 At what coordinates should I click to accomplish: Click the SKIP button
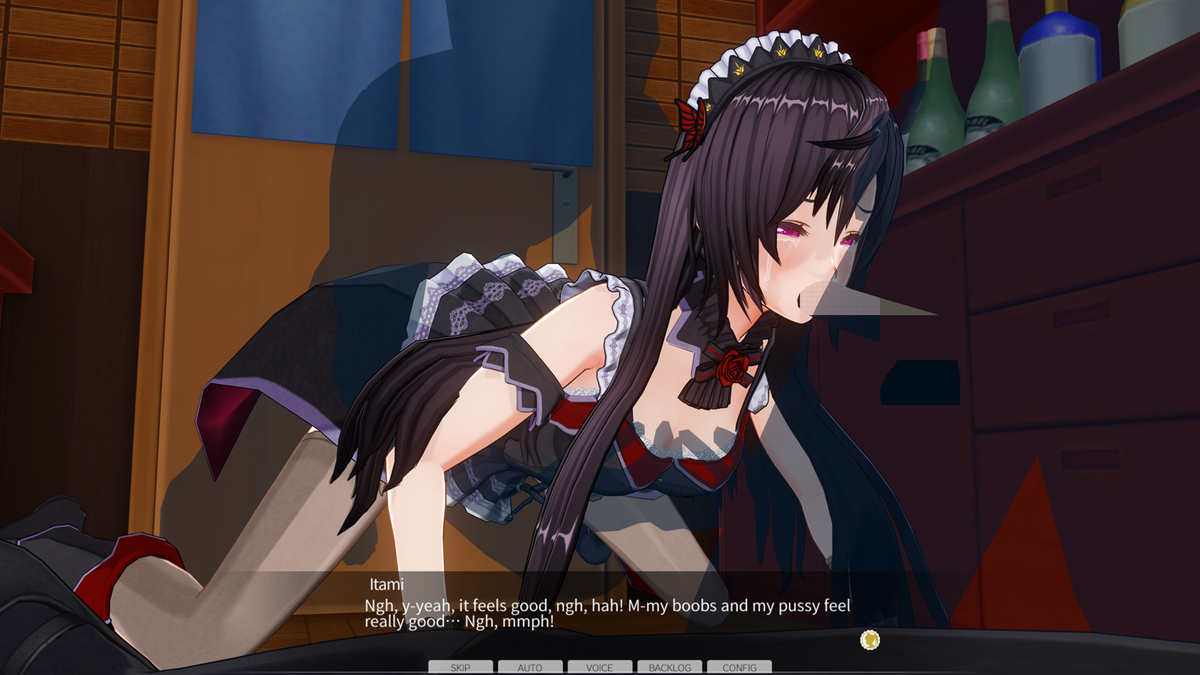pyautogui.click(x=460, y=667)
